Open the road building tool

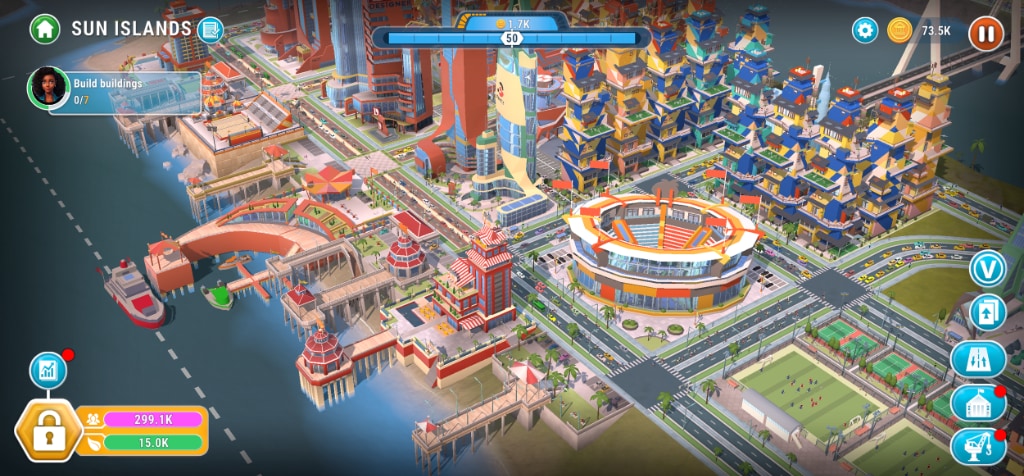click(x=978, y=359)
